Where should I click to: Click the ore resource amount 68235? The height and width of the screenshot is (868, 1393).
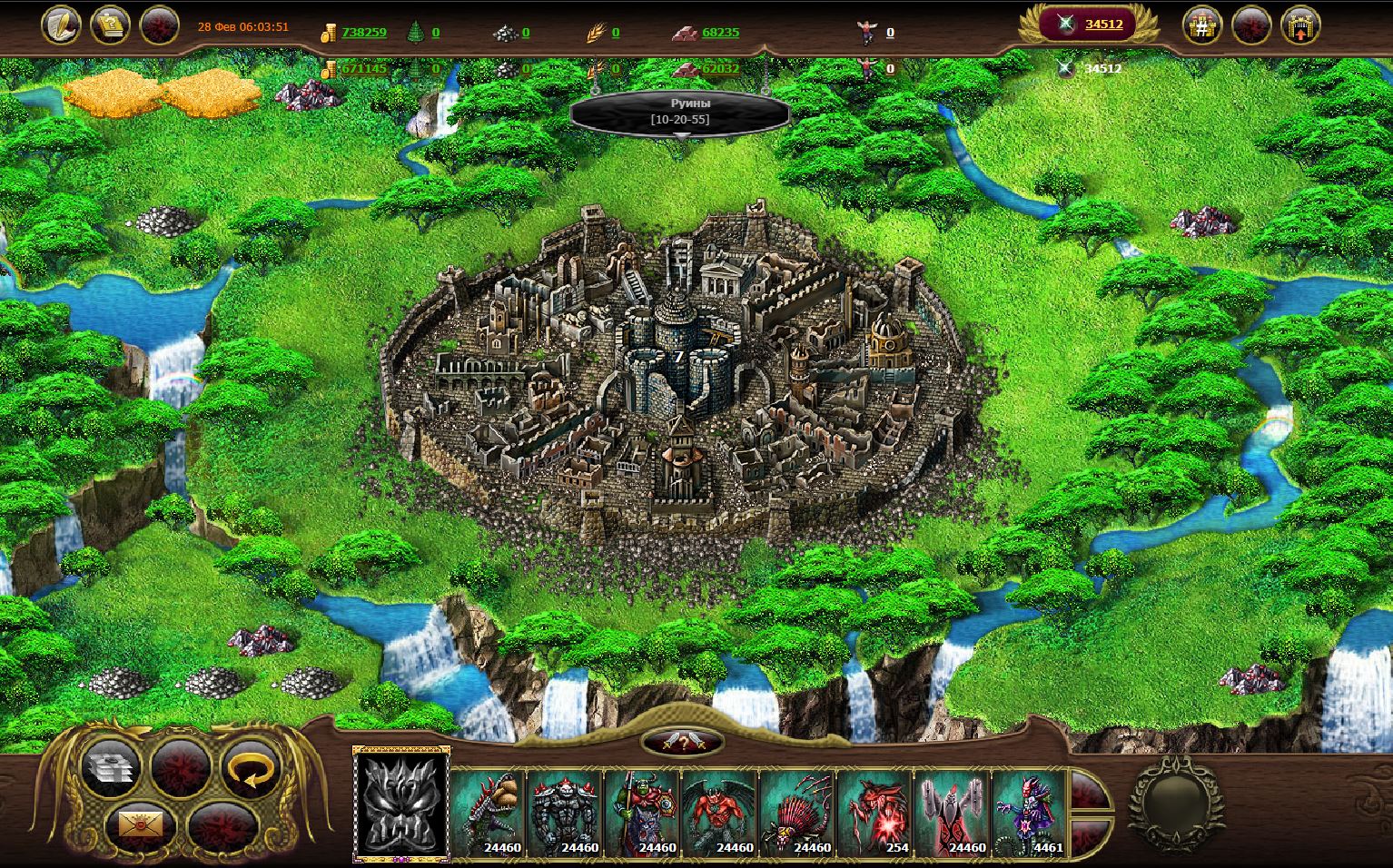(720, 32)
